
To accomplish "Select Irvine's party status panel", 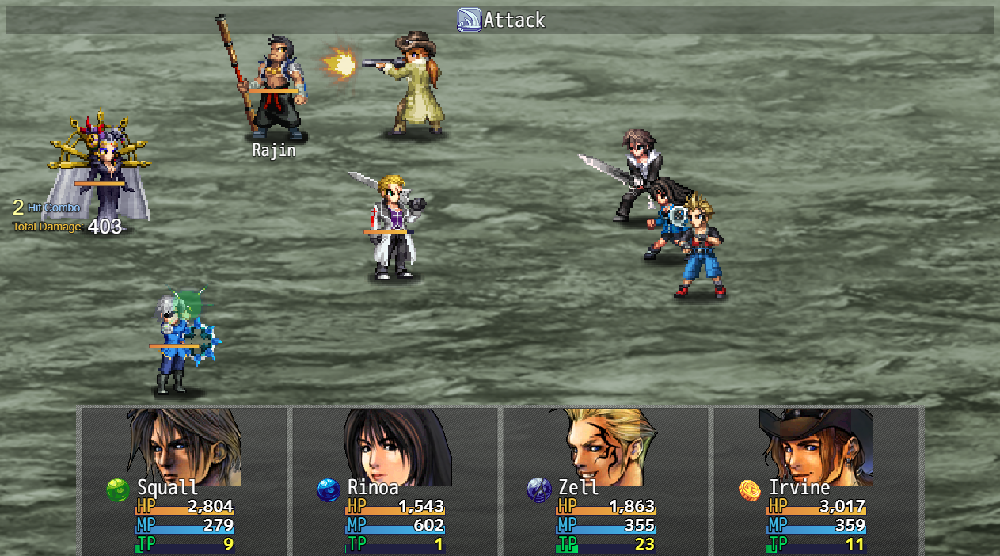I will point(816,481).
